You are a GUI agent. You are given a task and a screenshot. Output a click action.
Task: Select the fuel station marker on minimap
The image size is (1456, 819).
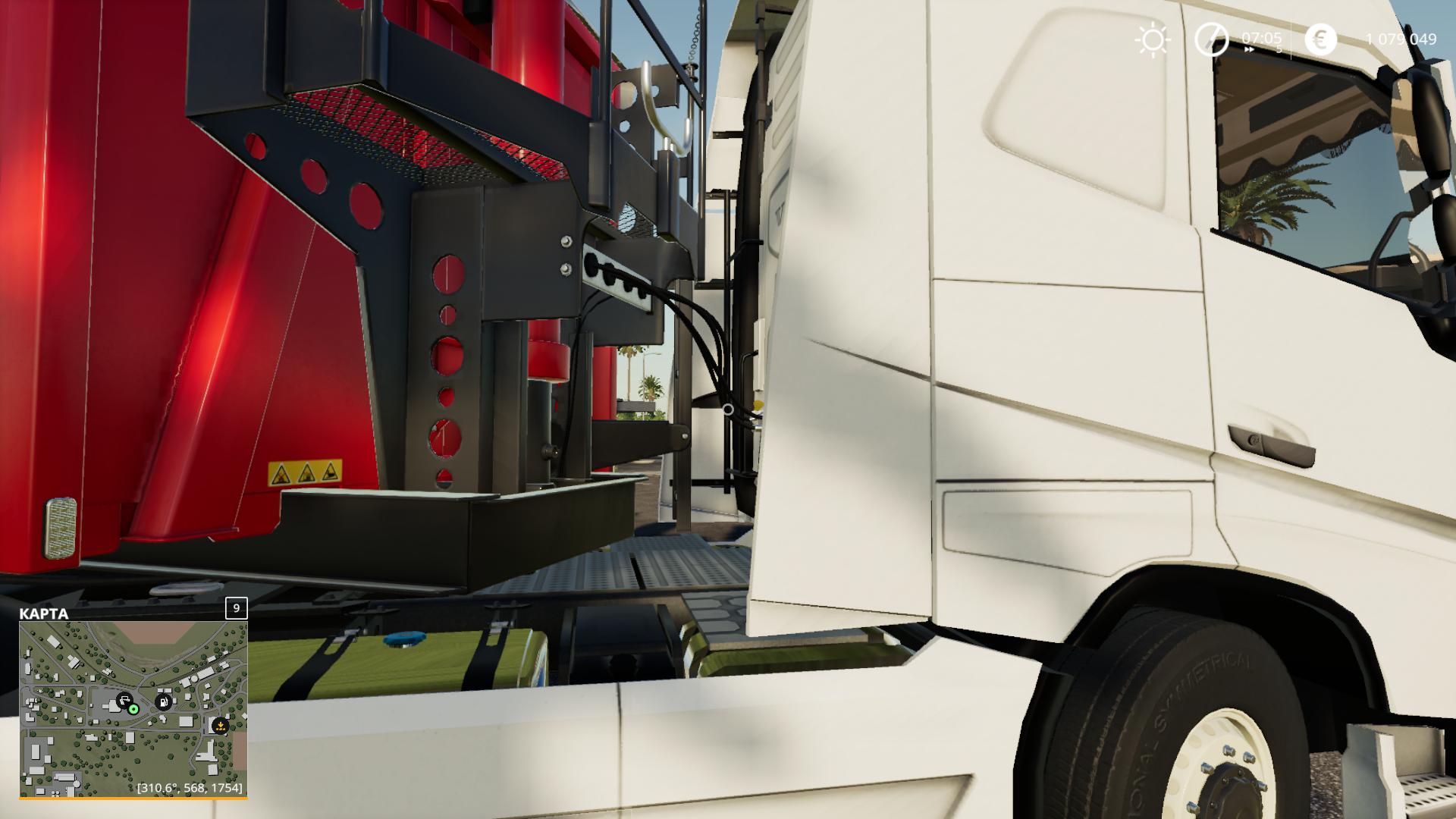point(163,702)
